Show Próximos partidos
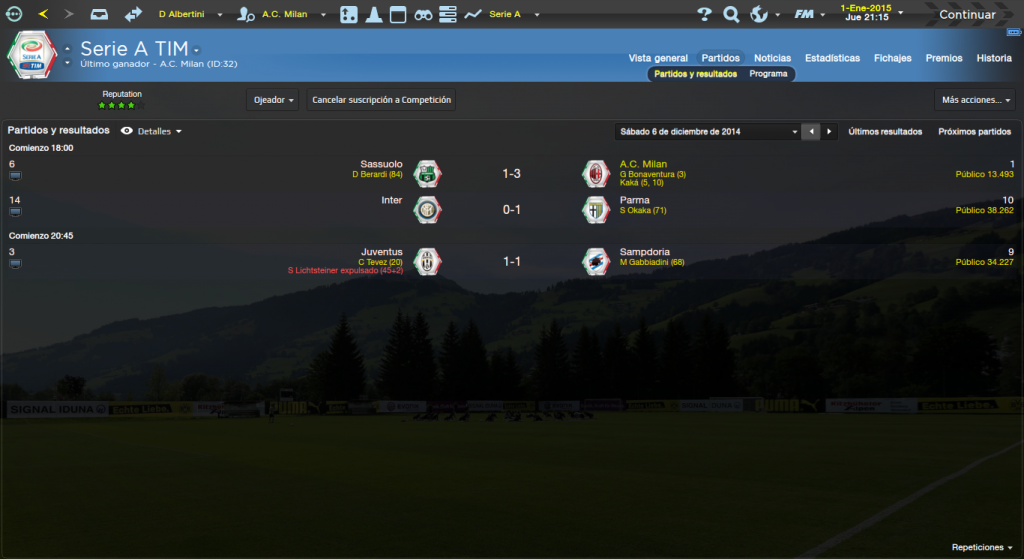1024x559 pixels. (x=974, y=131)
